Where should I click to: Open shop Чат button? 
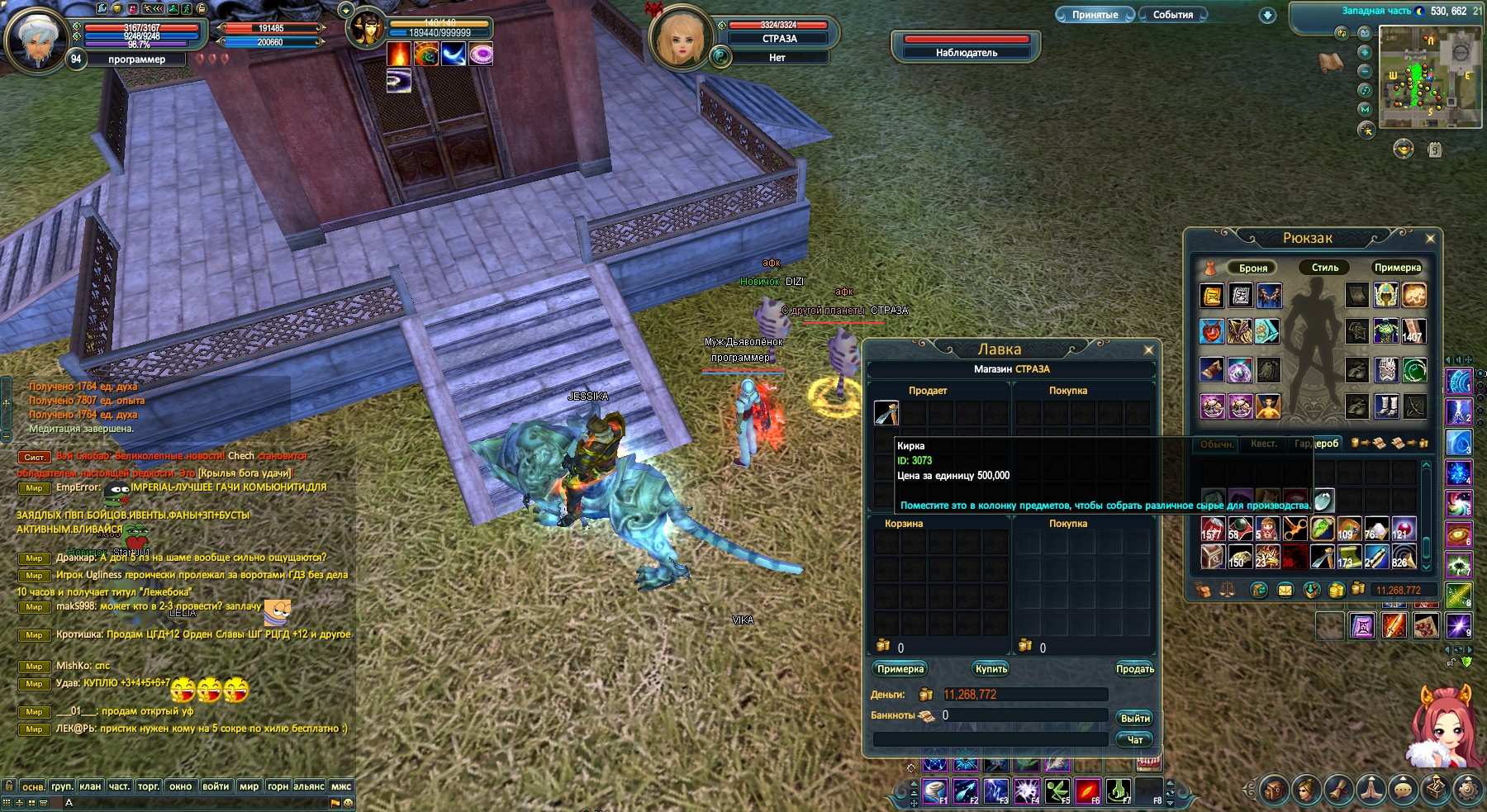(1135, 740)
